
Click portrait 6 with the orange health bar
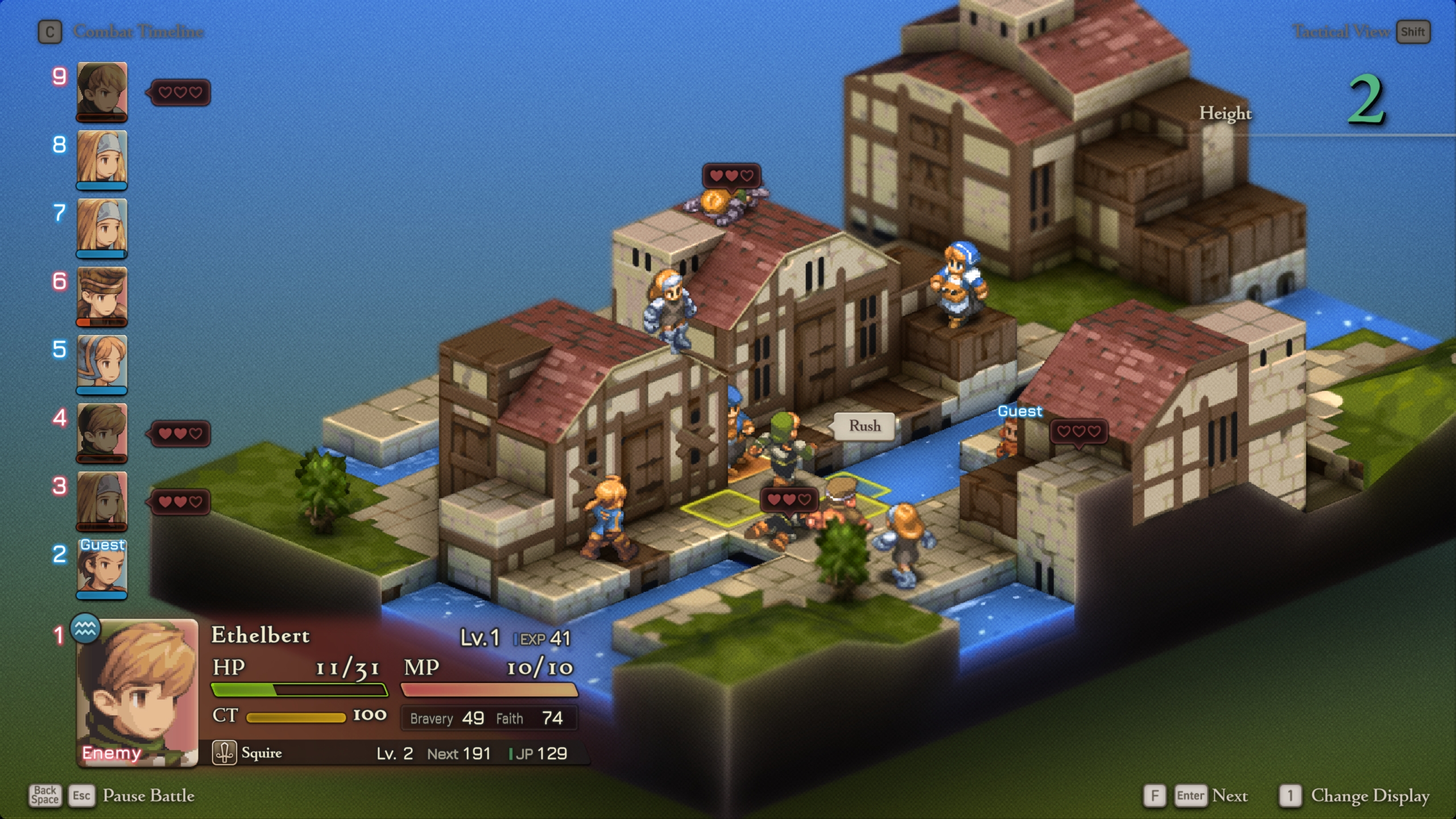(x=102, y=296)
